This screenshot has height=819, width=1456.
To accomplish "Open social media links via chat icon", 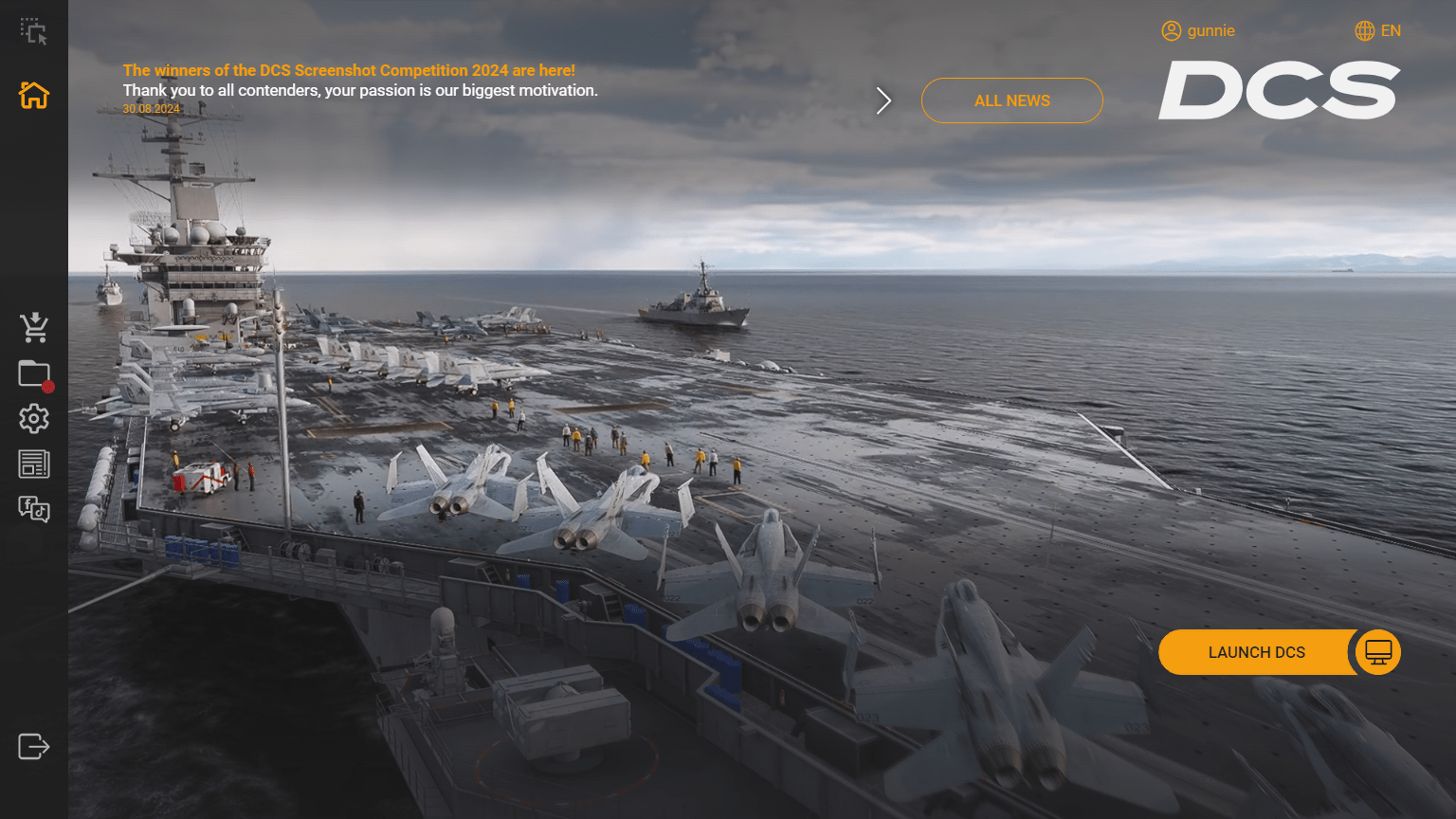I will pos(34,509).
